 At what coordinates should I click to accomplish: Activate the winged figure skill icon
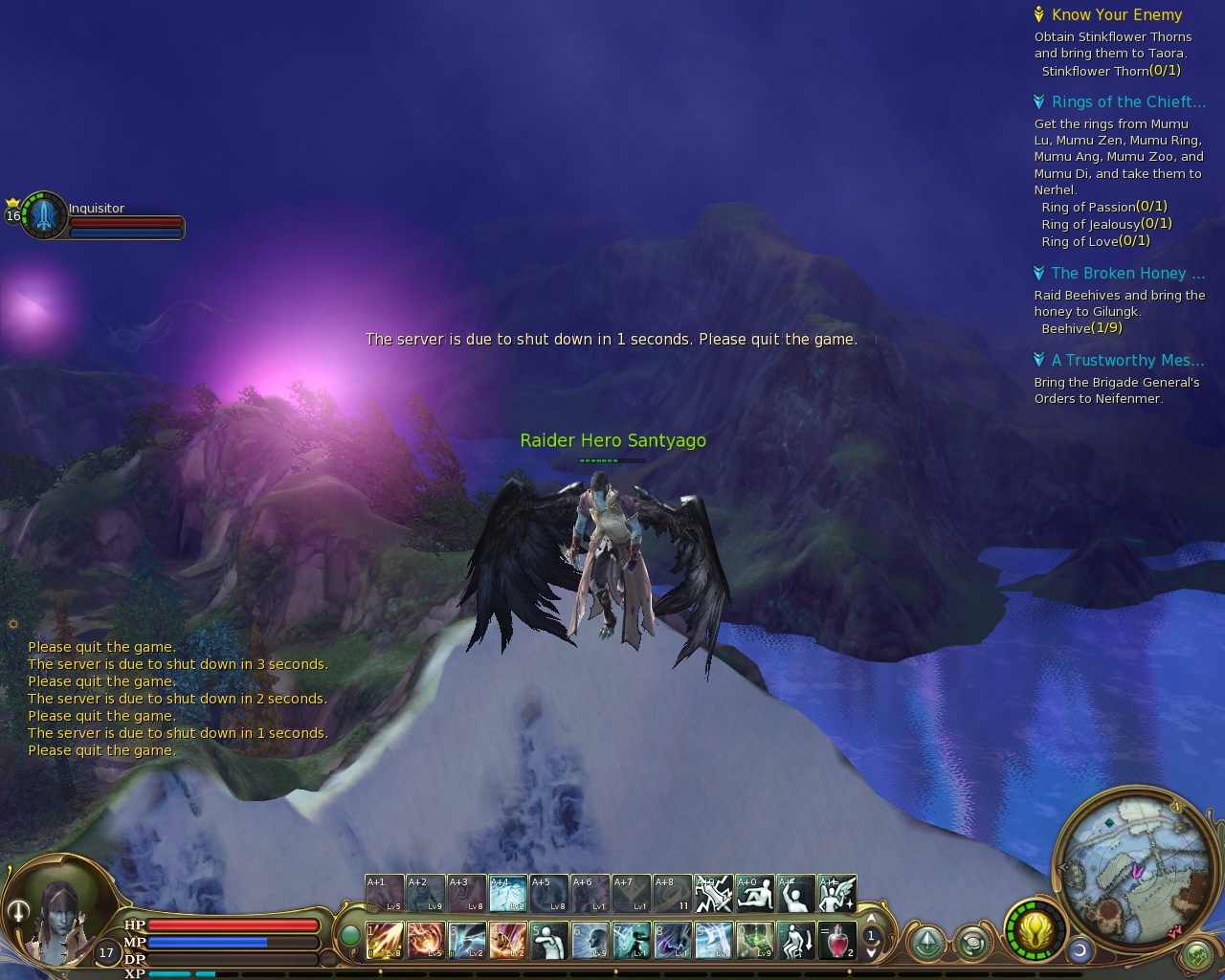tap(837, 894)
